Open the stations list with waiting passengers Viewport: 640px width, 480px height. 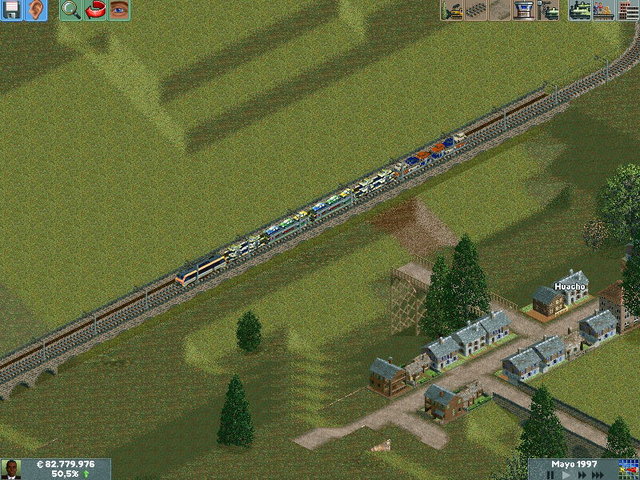[603, 10]
